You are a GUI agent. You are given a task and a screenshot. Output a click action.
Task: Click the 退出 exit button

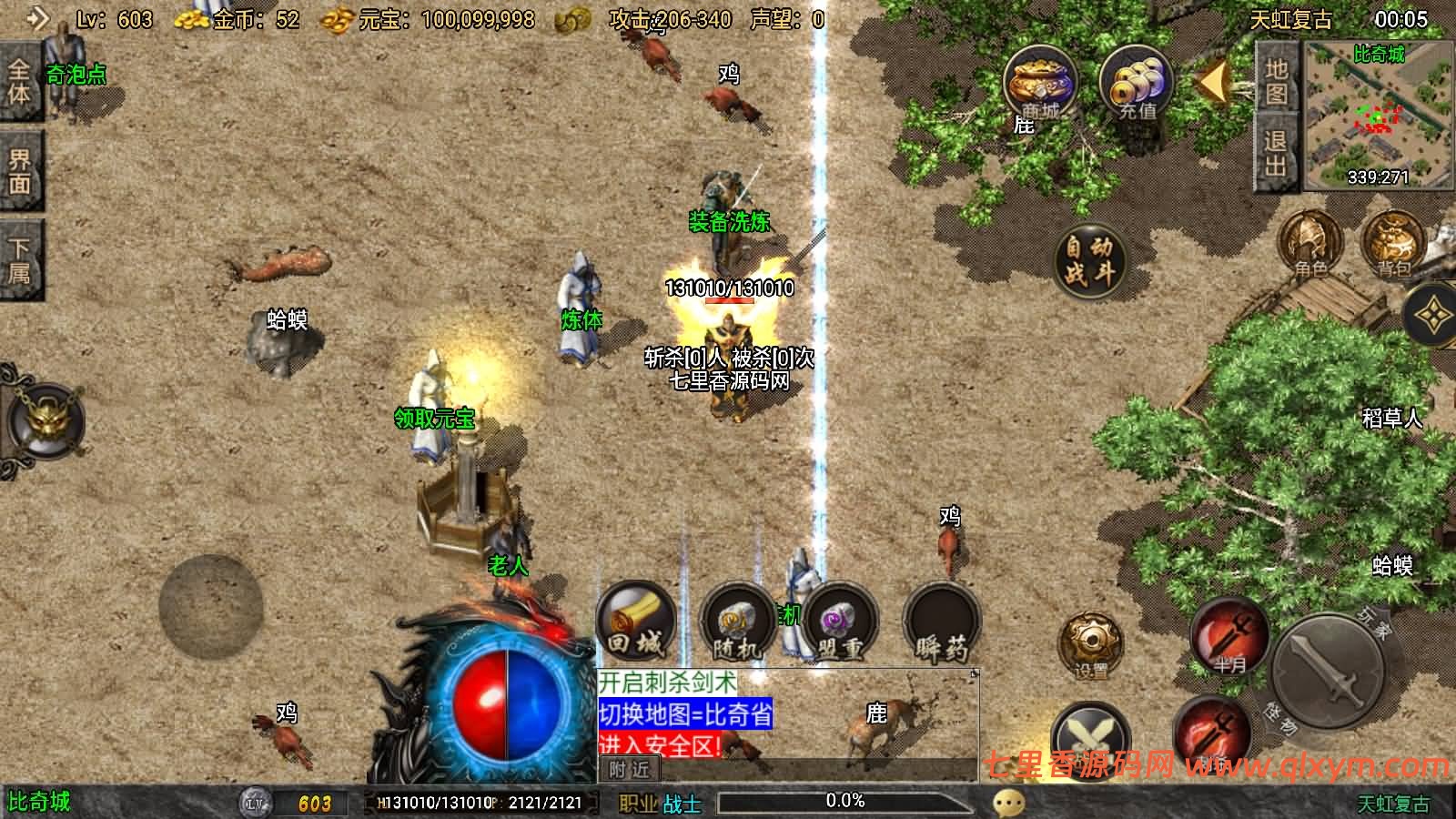[x=1276, y=153]
